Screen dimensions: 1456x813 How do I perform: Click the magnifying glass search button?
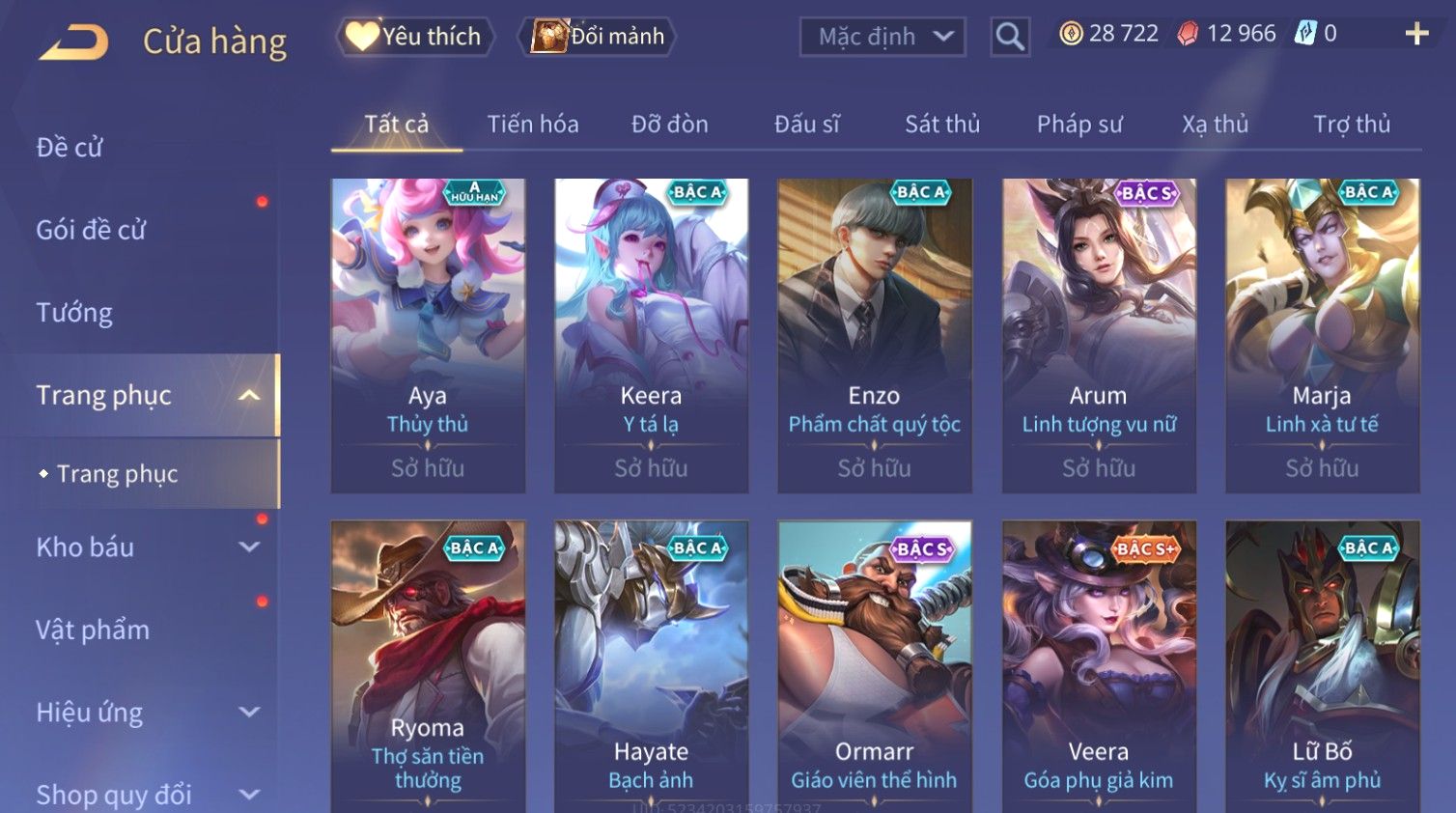click(x=1010, y=37)
